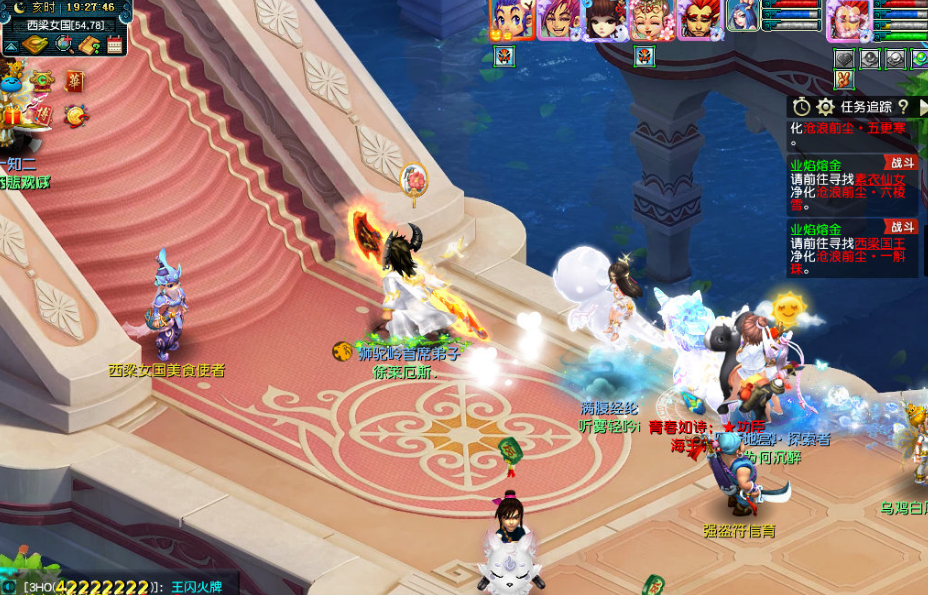Click the grey heart status icon
Viewport: 928px width, 595px height.
coord(845,58)
